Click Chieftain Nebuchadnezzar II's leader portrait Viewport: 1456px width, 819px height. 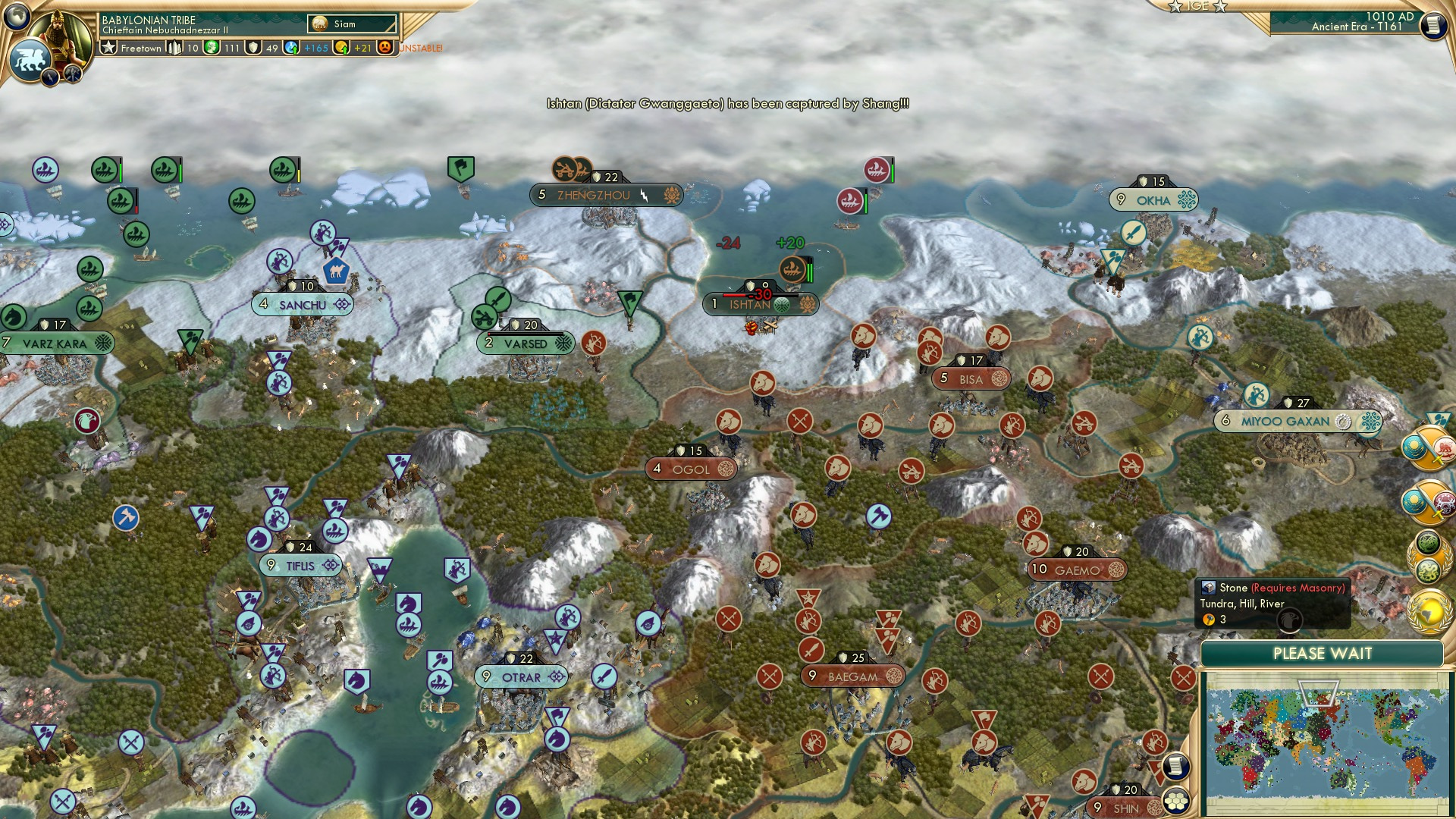[64, 32]
